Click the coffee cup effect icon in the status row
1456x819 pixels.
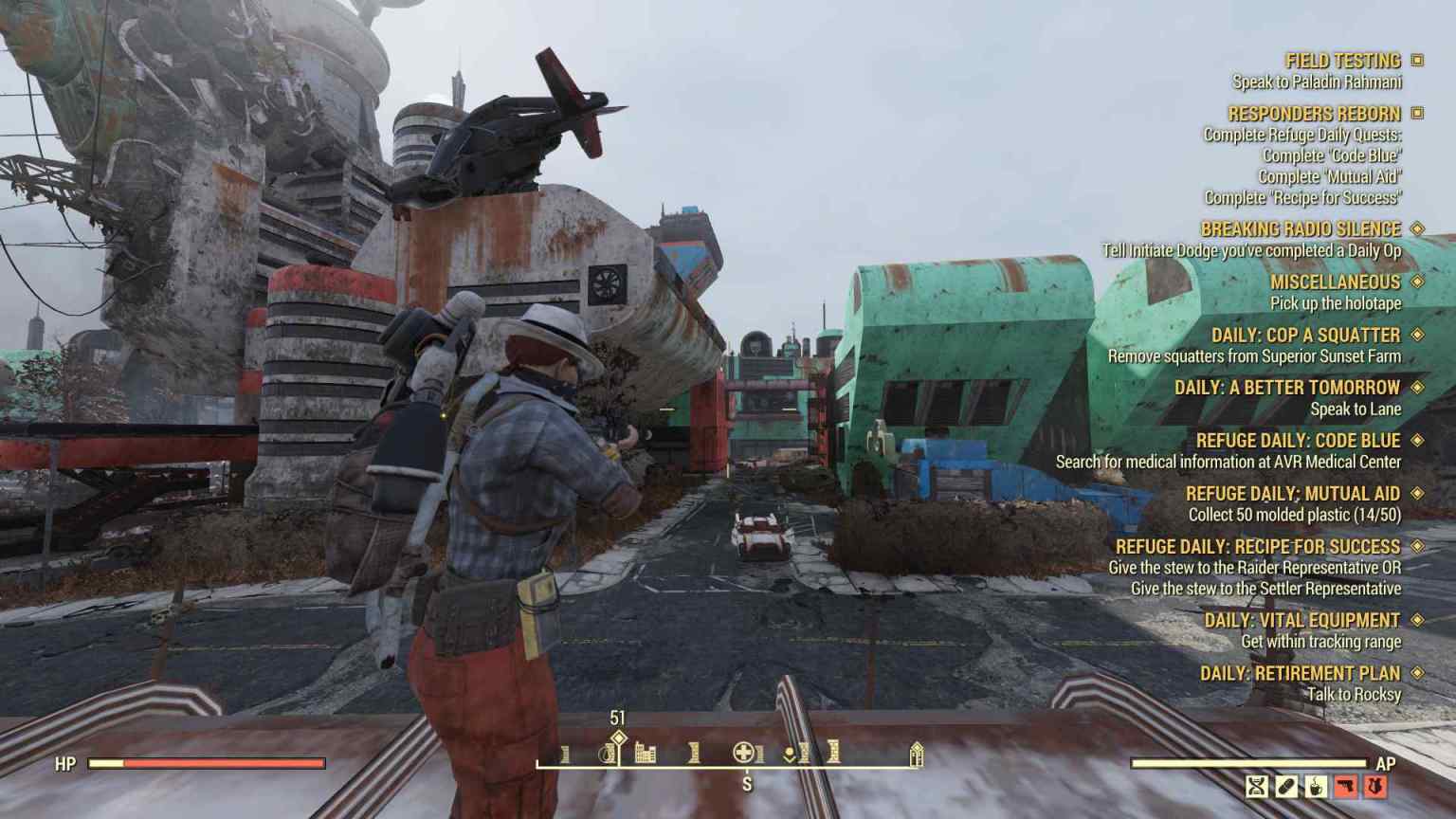1316,786
